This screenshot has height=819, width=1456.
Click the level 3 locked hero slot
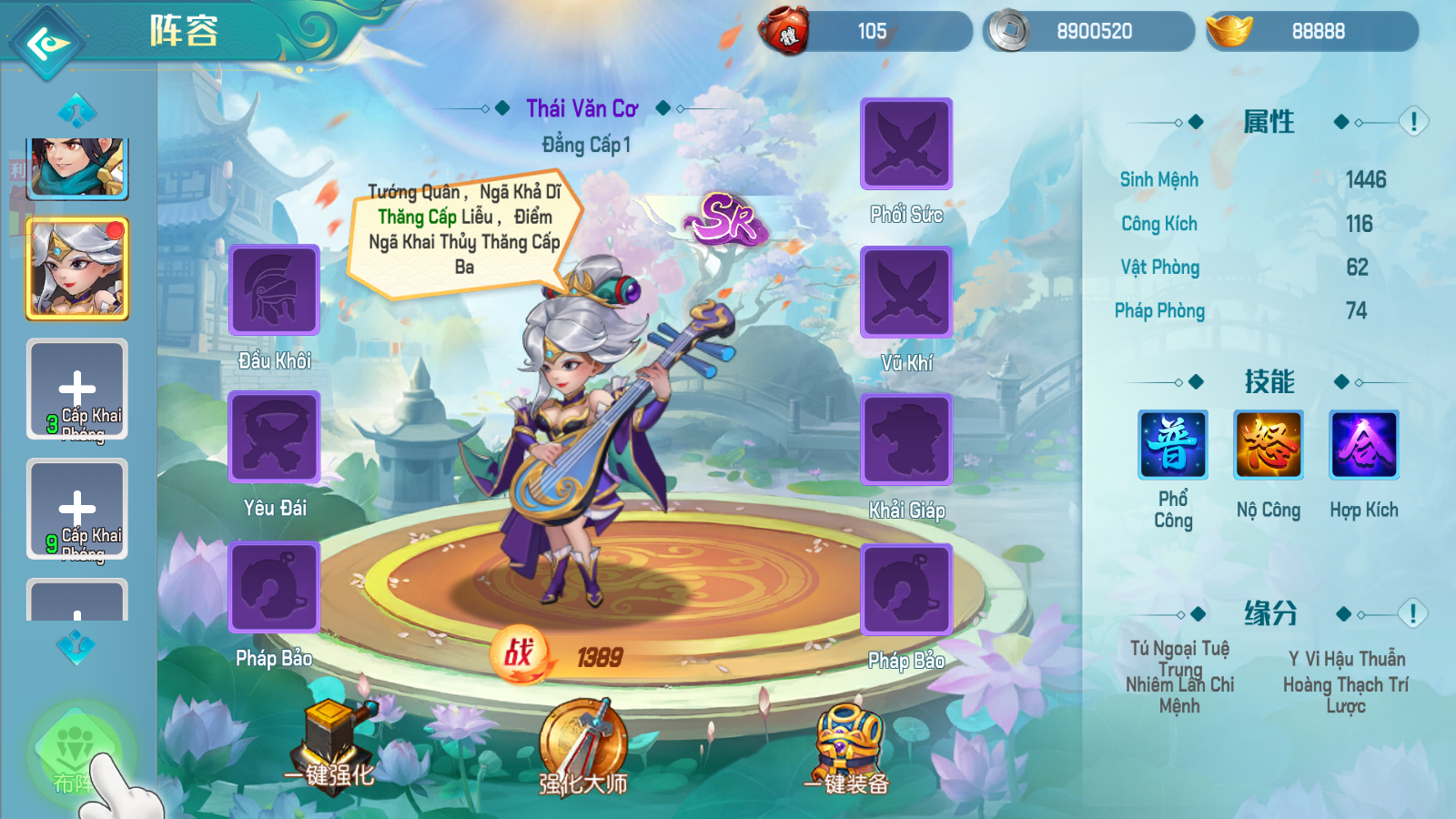click(77, 389)
